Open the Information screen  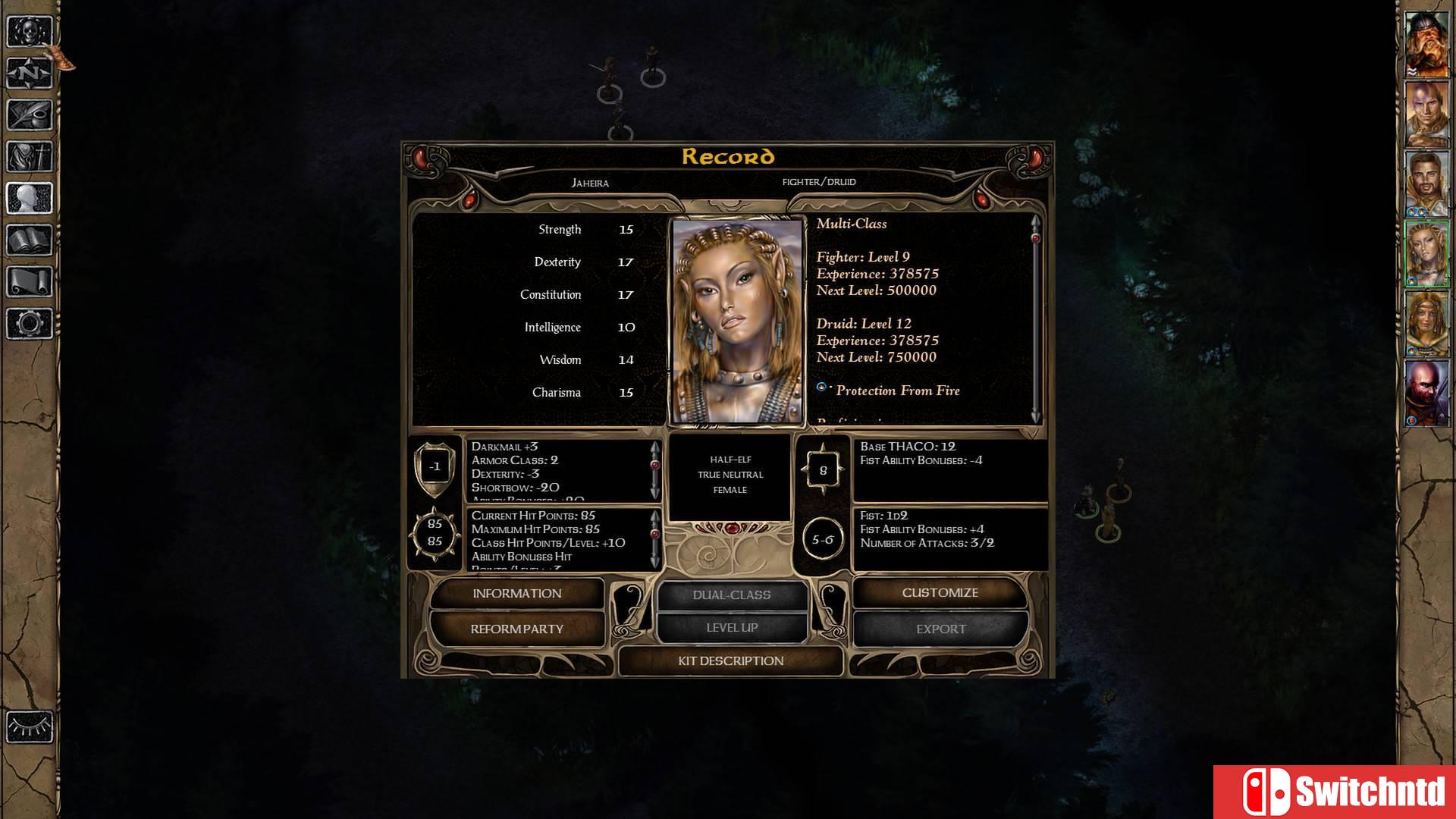(518, 593)
